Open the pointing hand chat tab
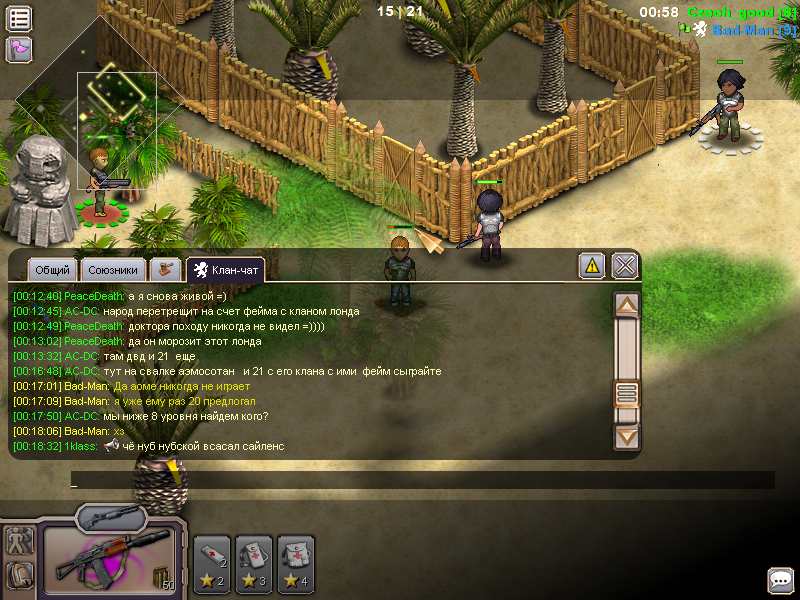Image resolution: width=800 pixels, height=600 pixels. [165, 269]
